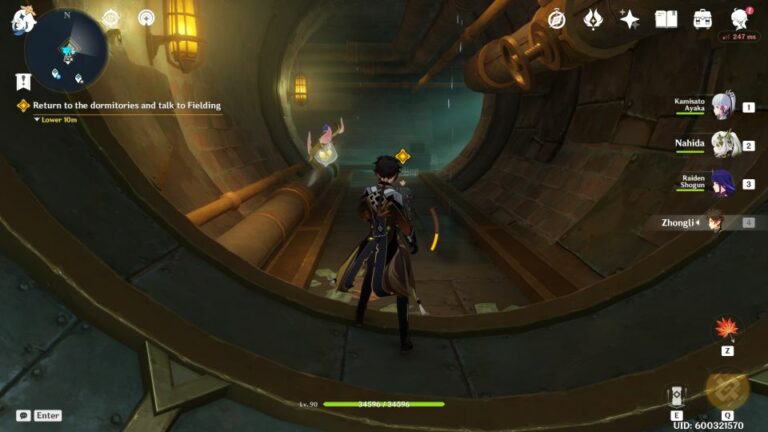Open the Adventurer Handbook book icon
This screenshot has width=768, height=432.
click(666, 19)
